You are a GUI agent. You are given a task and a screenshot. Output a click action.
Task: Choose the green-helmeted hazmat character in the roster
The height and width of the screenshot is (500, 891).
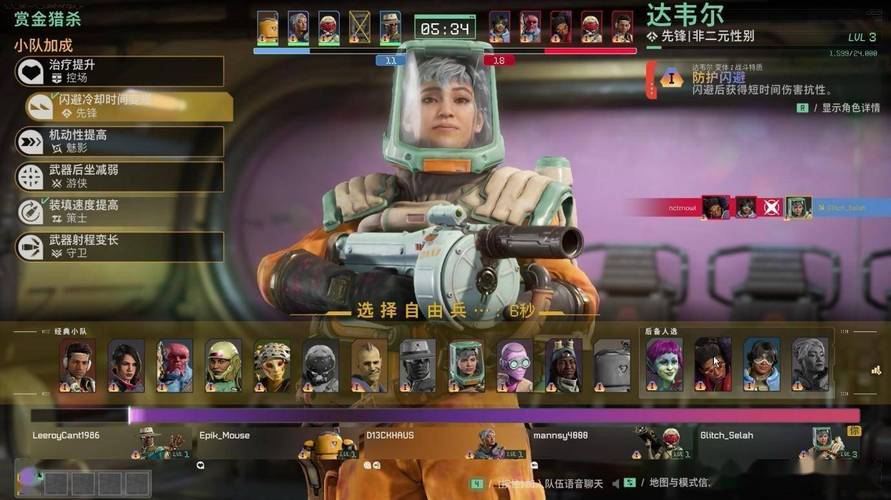coord(466,365)
